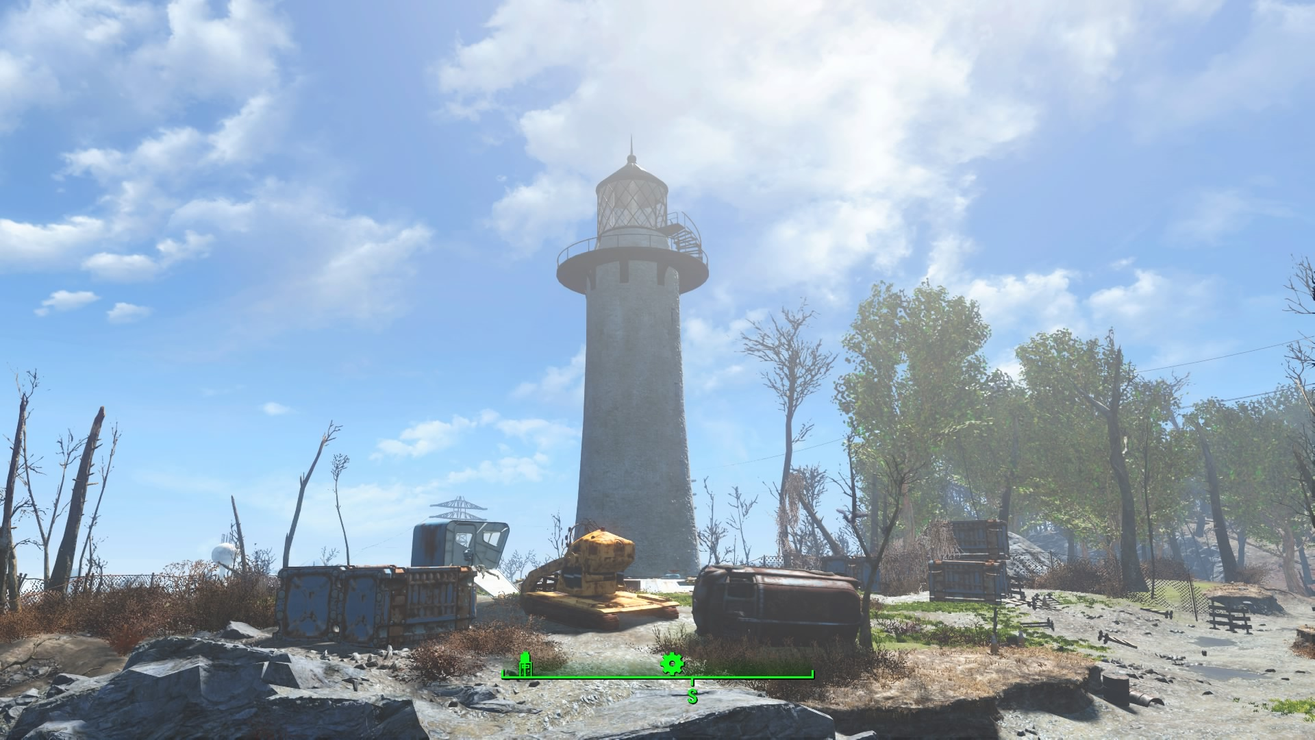The height and width of the screenshot is (740, 1315).
Task: Select the lighthouse location marker on the compass
Action: click(525, 664)
